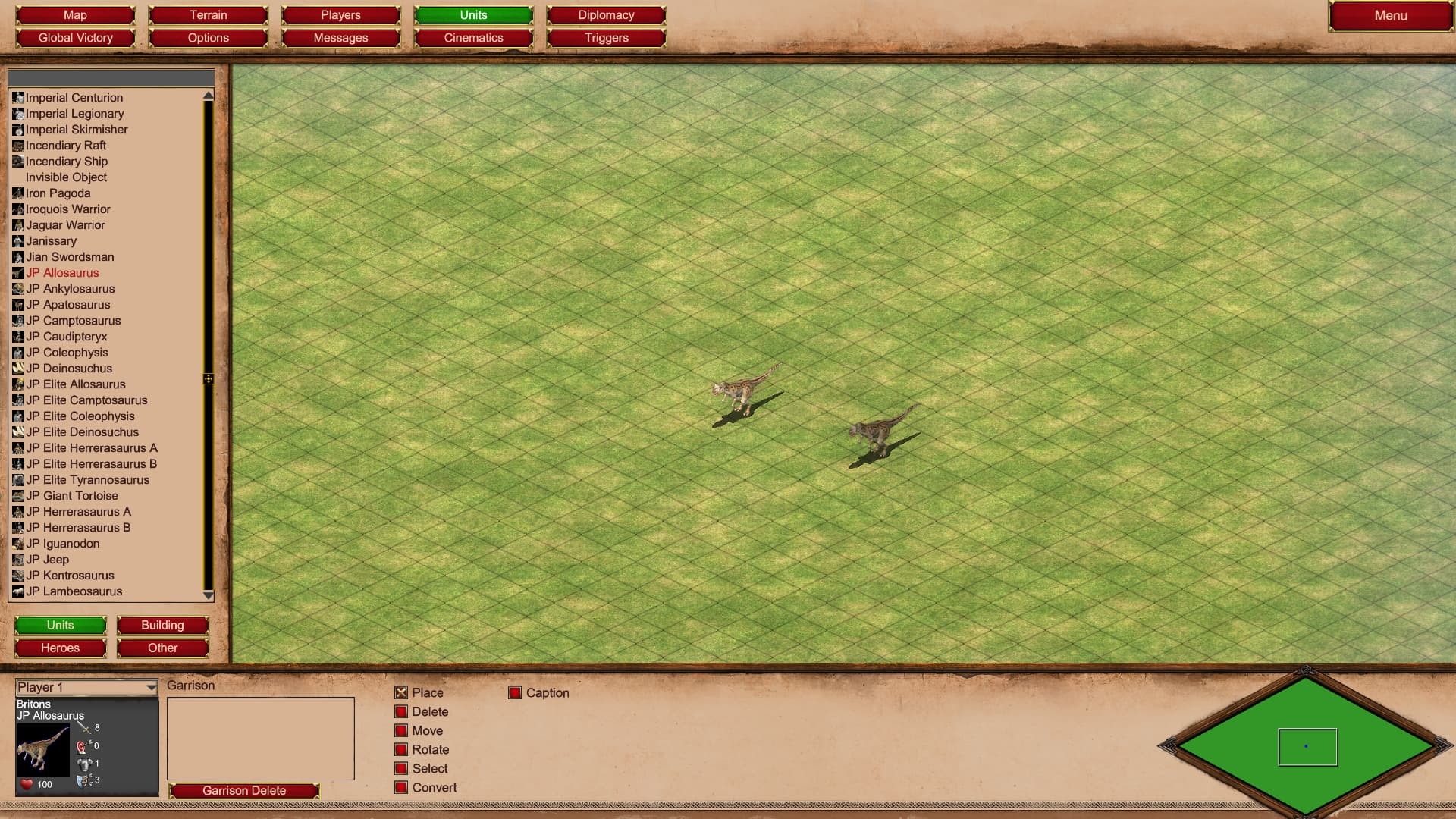This screenshot has width=1456, height=819.
Task: Click the JP Jeep unit icon
Action: [17, 560]
